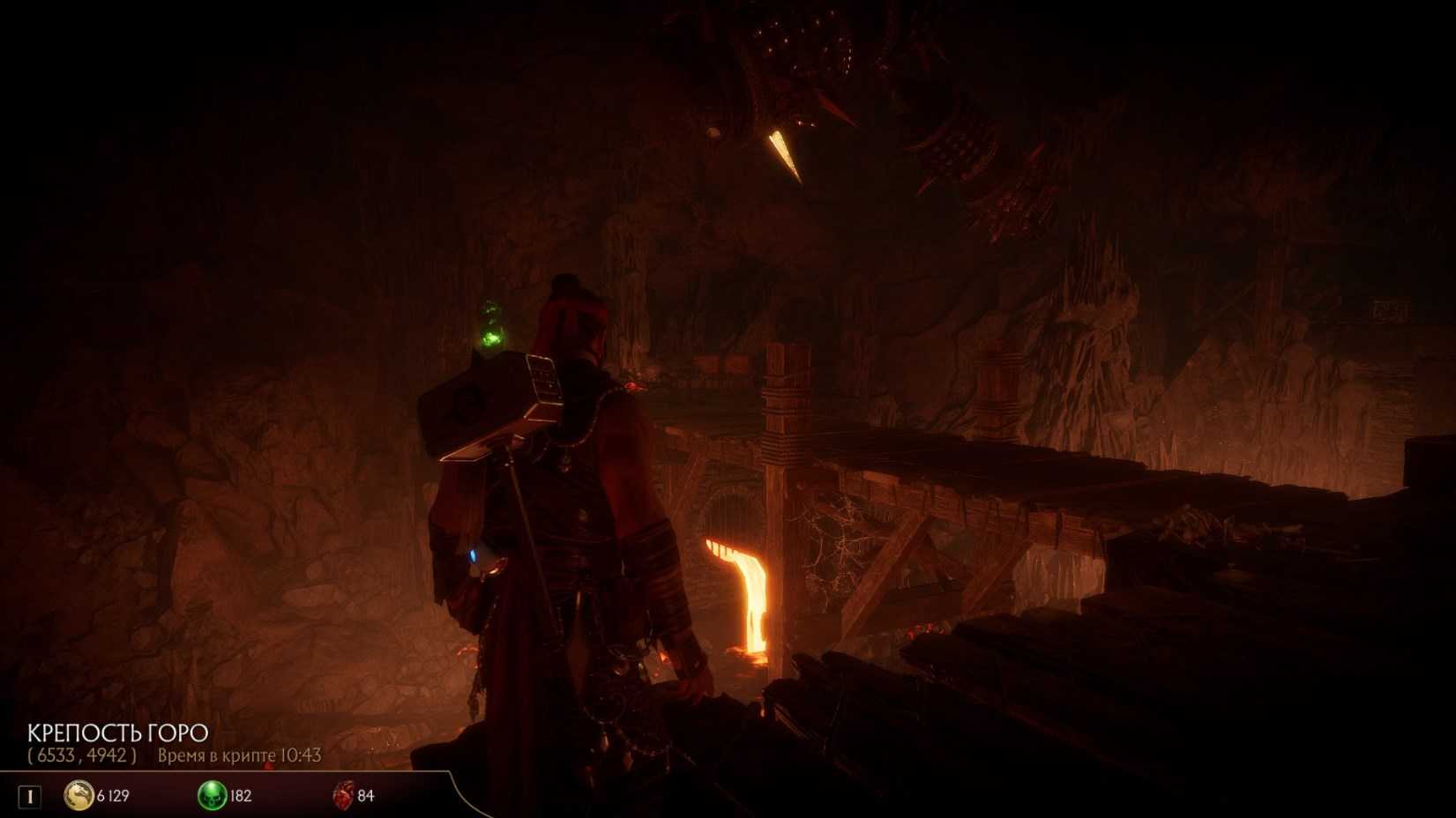Click the red Hearts currency icon

tap(343, 795)
